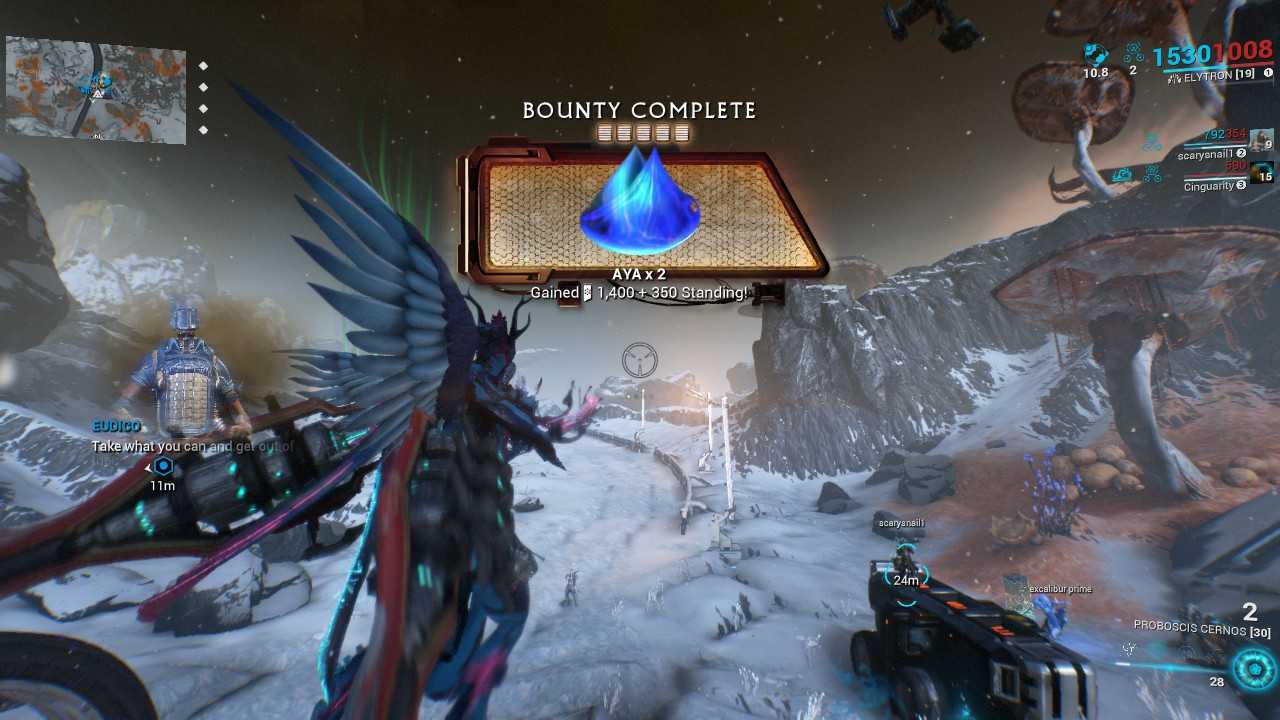The width and height of the screenshot is (1280, 720).
Task: Click scarysnail1's squad portrait
Action: click(x=1262, y=141)
